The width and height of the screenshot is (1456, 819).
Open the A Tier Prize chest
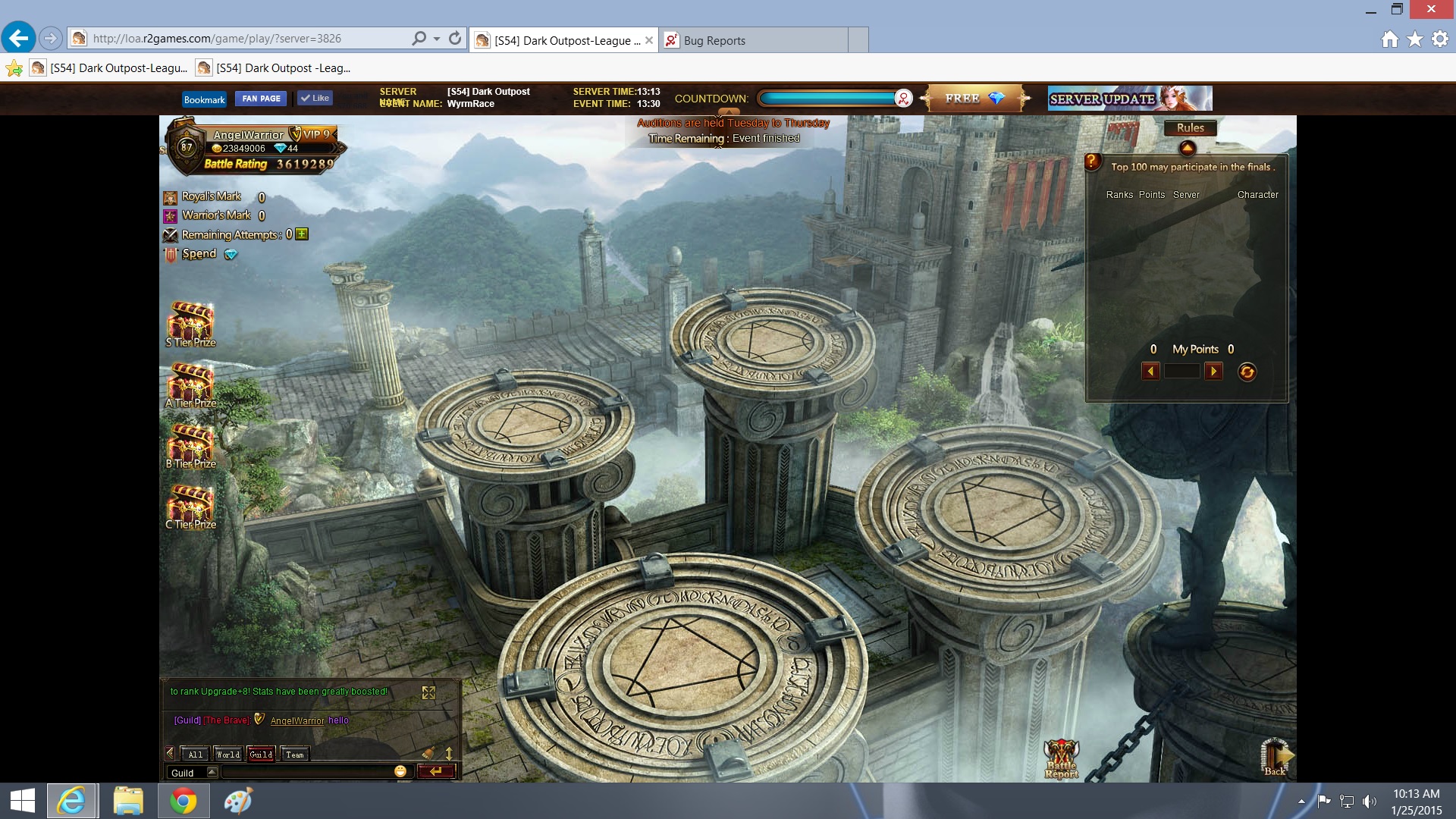[191, 384]
